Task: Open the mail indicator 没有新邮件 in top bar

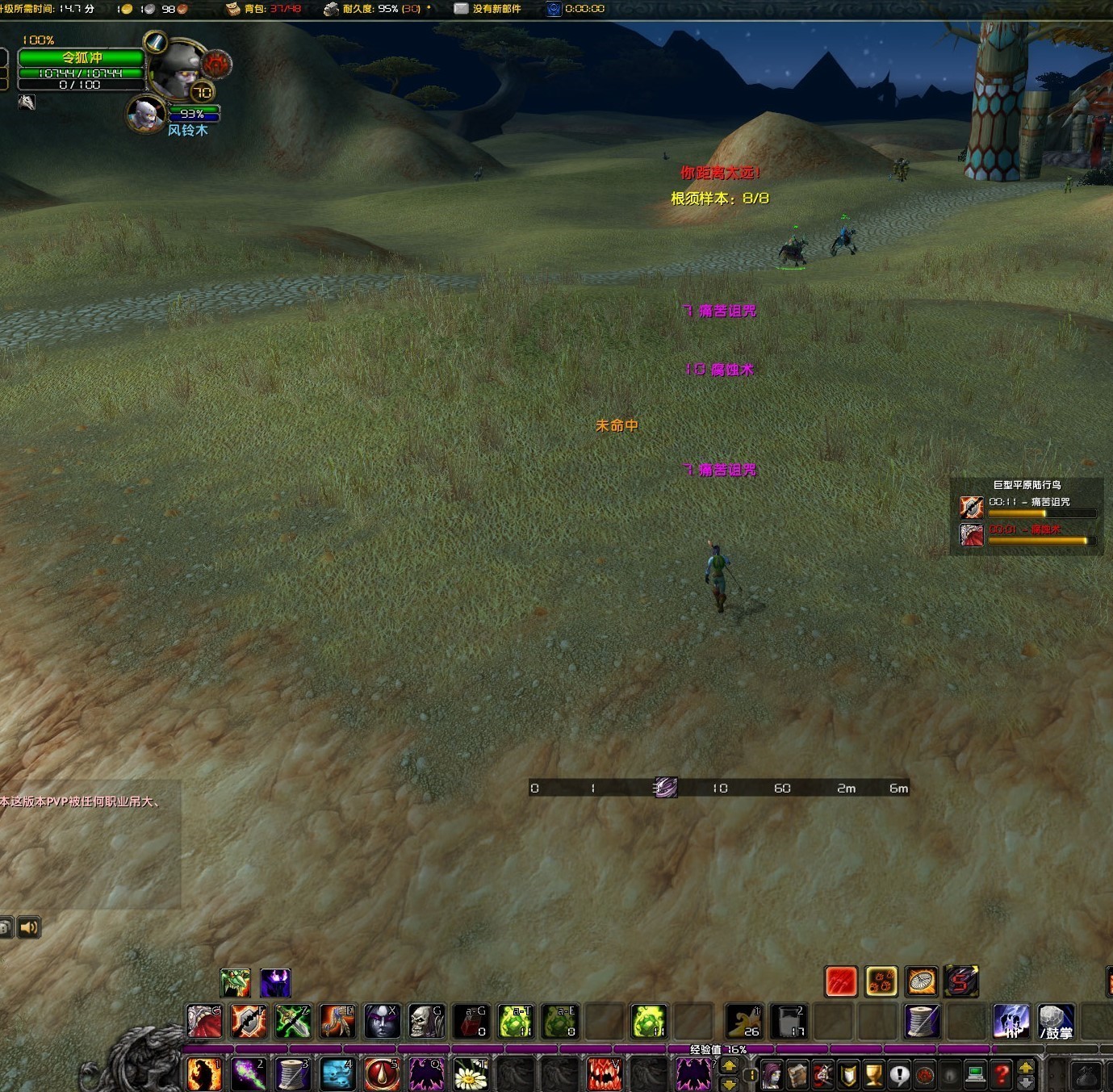Action: 487,9
